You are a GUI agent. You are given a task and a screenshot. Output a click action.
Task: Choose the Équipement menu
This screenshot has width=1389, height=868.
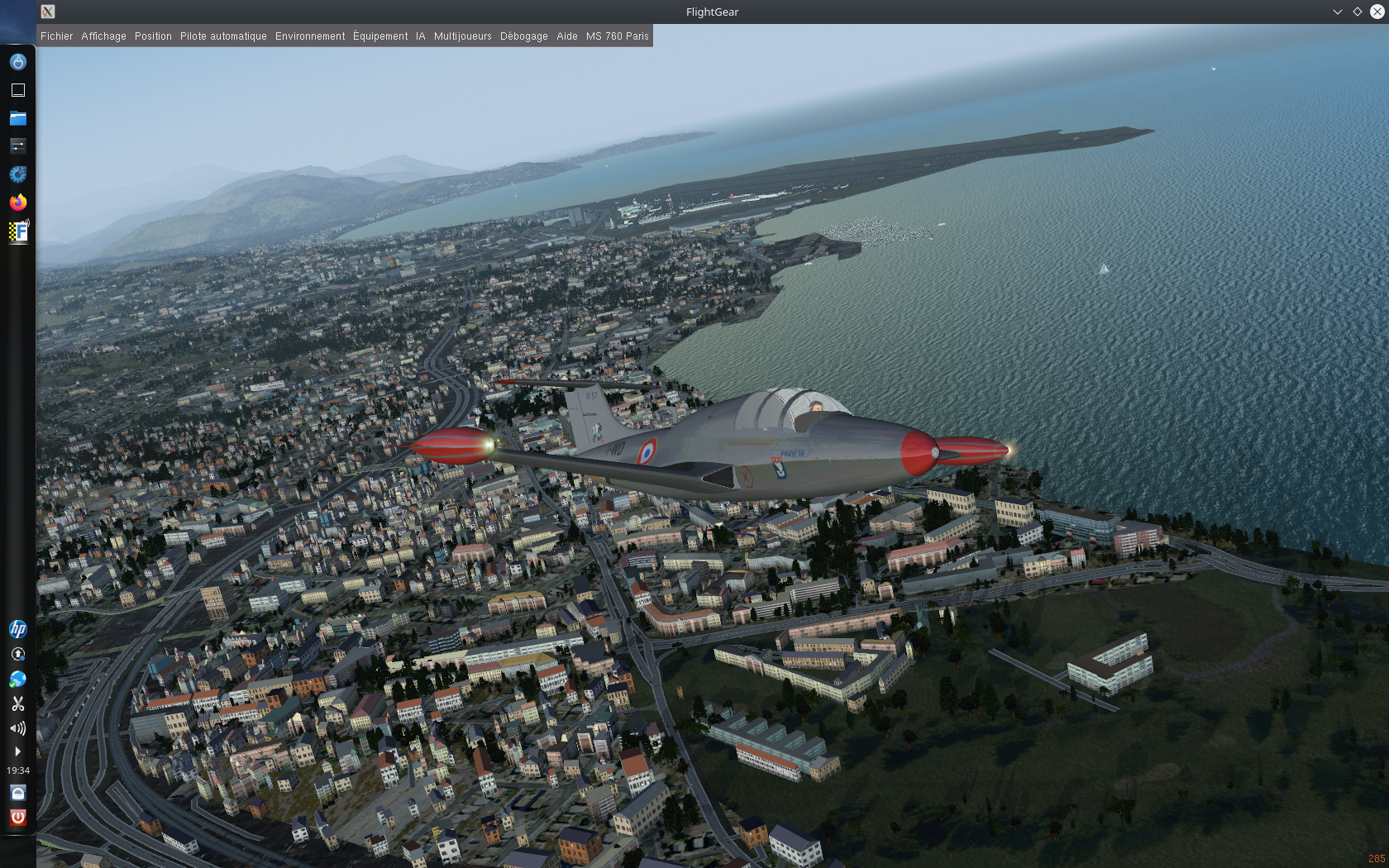(x=380, y=36)
